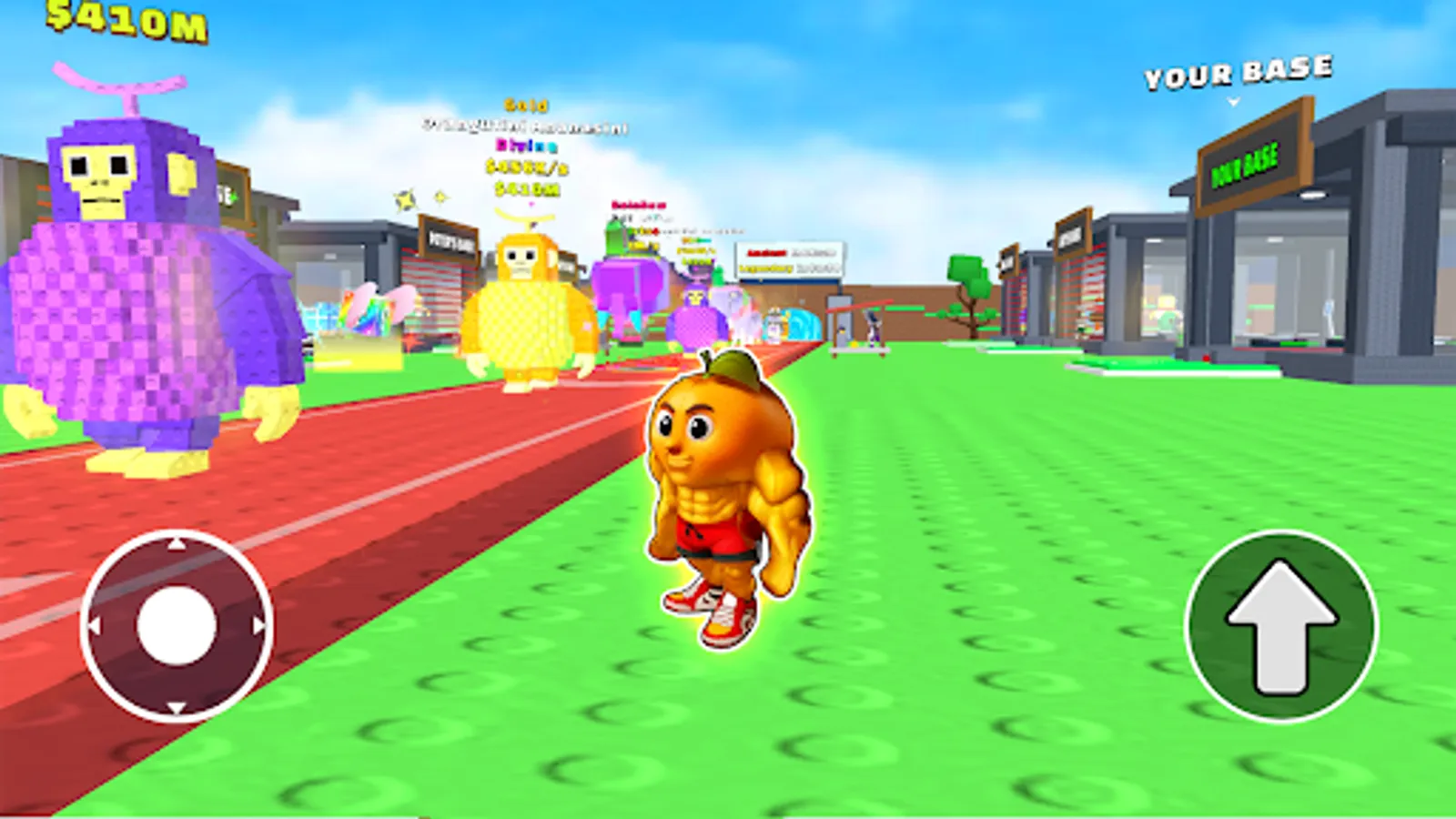Open the YOUR BASE floating label
The height and width of the screenshot is (819, 1456).
[x=1236, y=73]
